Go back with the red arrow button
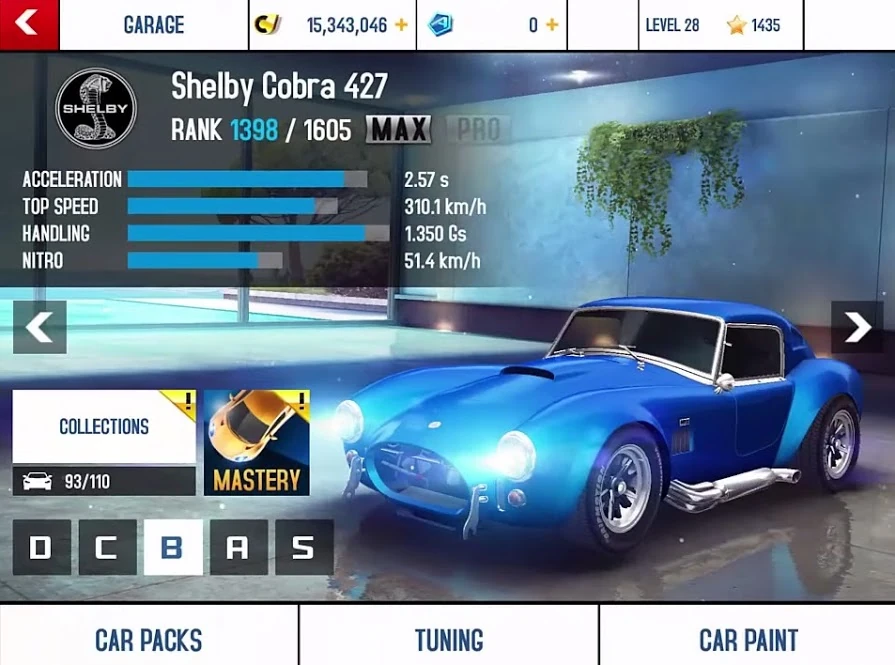 [29, 24]
